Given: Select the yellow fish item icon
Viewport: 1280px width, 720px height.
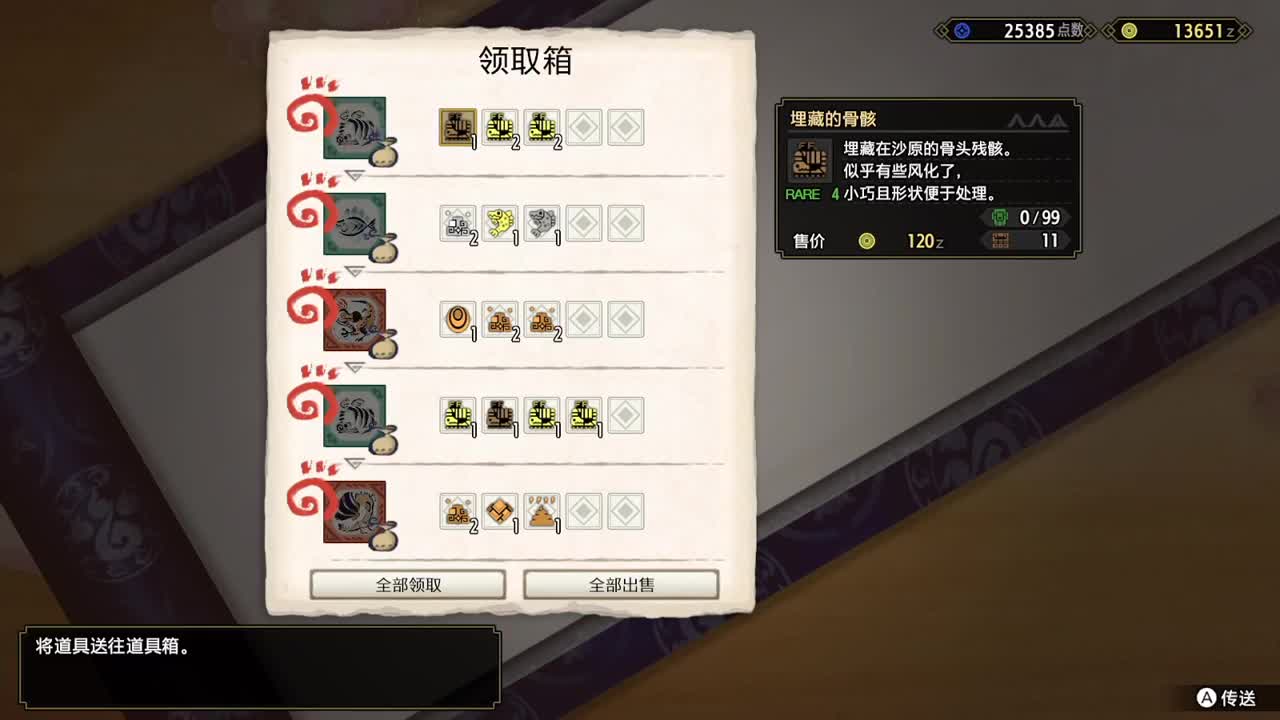Looking at the screenshot, I should 500,223.
